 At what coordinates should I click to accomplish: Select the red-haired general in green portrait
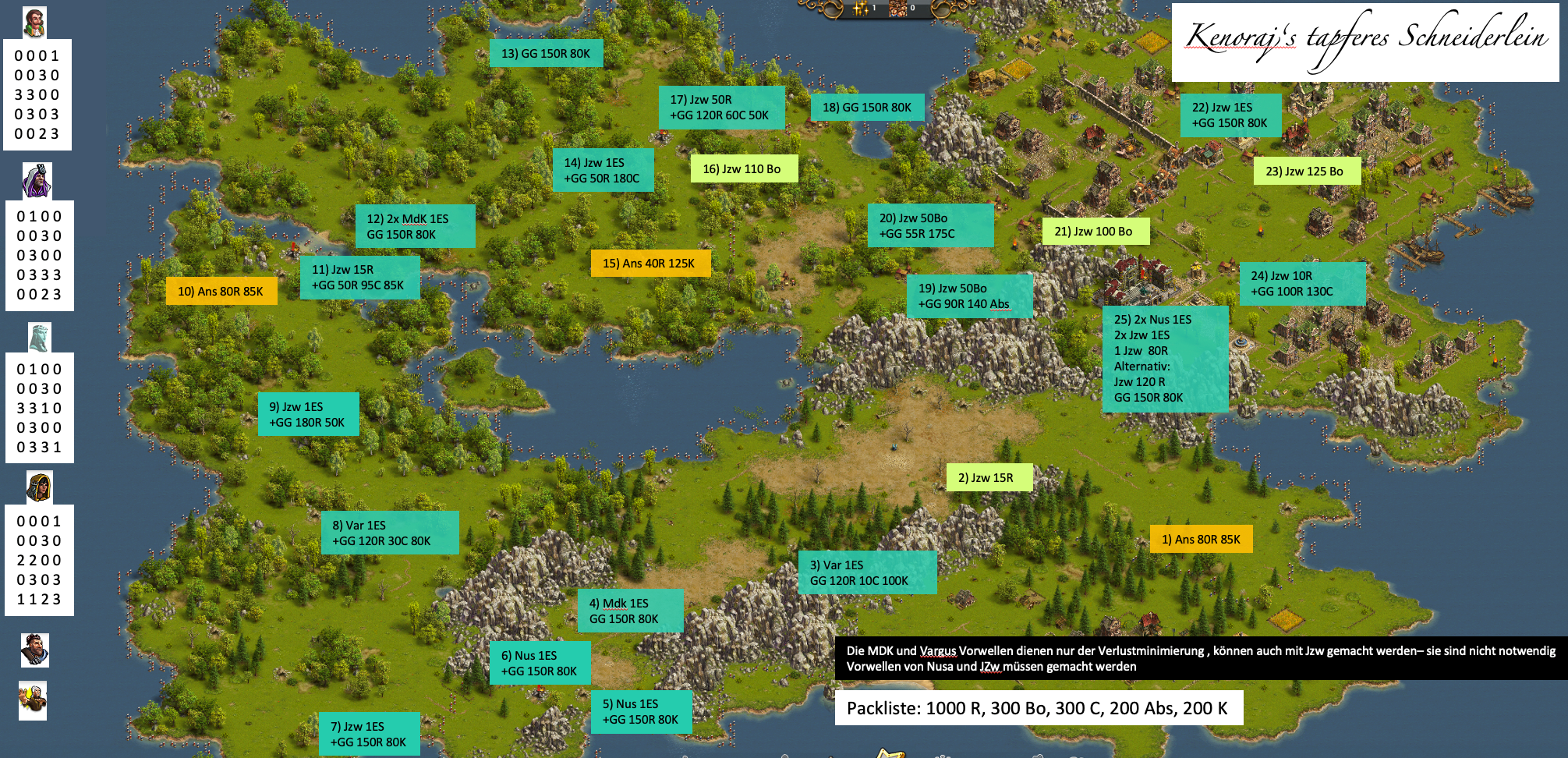point(34,23)
